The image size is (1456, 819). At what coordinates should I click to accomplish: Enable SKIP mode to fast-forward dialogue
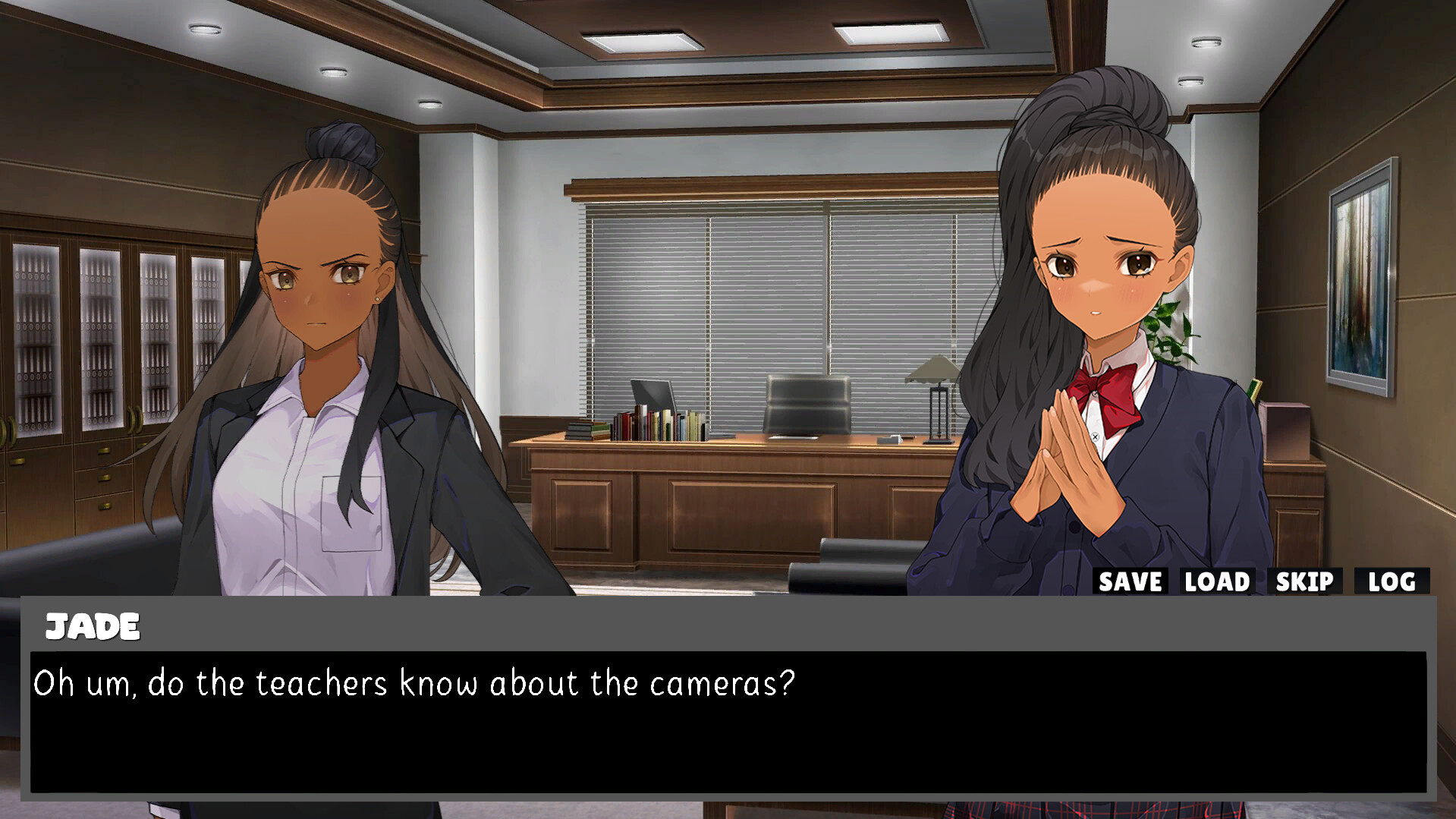[x=1303, y=581]
